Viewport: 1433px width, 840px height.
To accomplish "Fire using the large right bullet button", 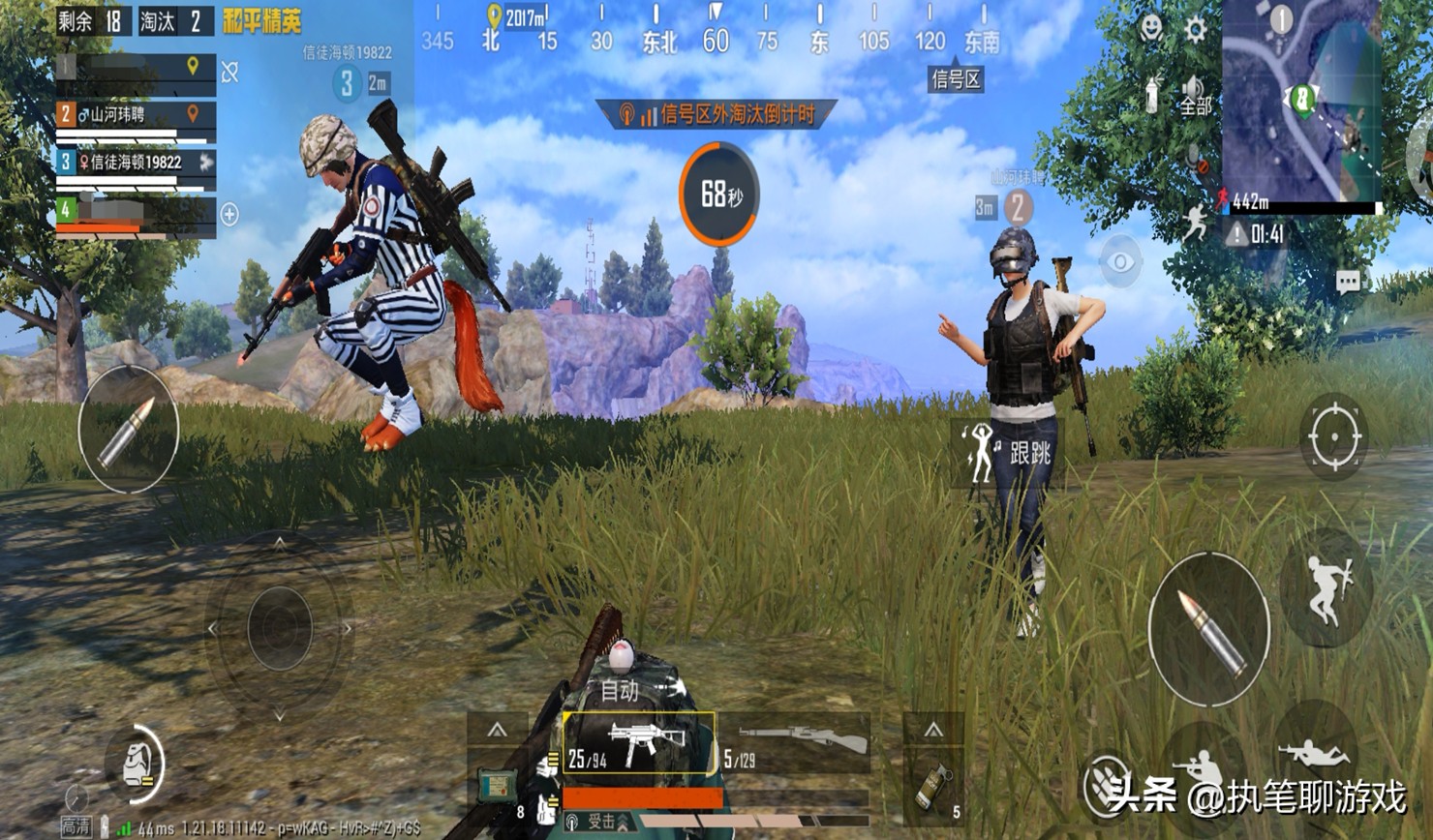I will (x=1208, y=630).
